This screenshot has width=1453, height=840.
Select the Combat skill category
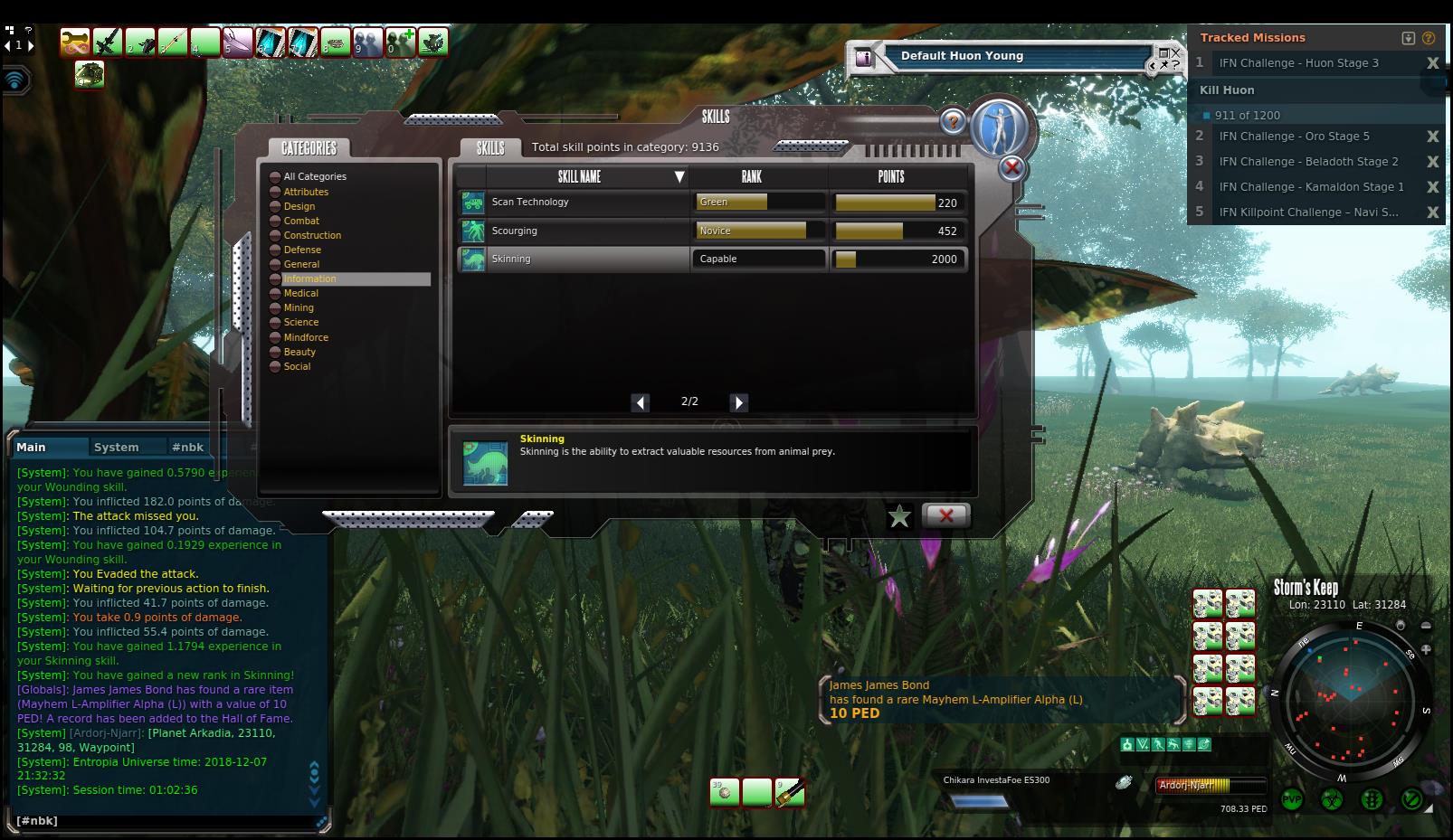coord(301,221)
